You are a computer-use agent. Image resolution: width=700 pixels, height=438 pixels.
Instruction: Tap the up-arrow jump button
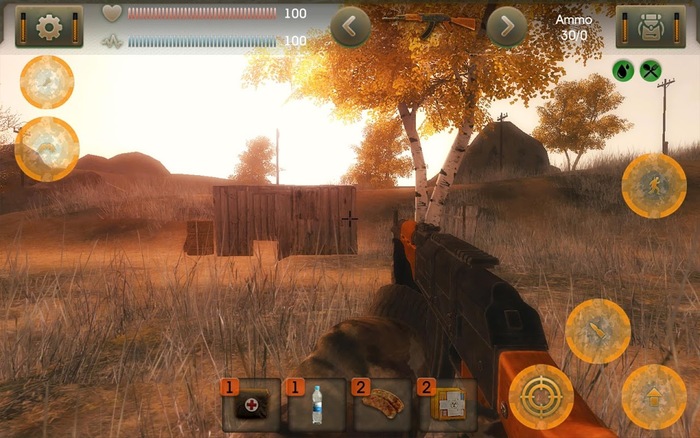pos(654,396)
